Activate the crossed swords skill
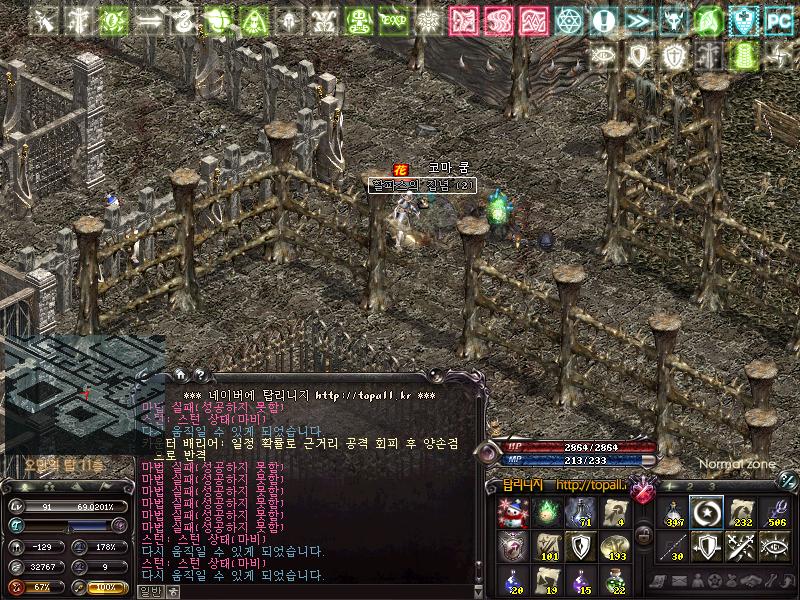The width and height of the screenshot is (800, 600). pos(739,547)
